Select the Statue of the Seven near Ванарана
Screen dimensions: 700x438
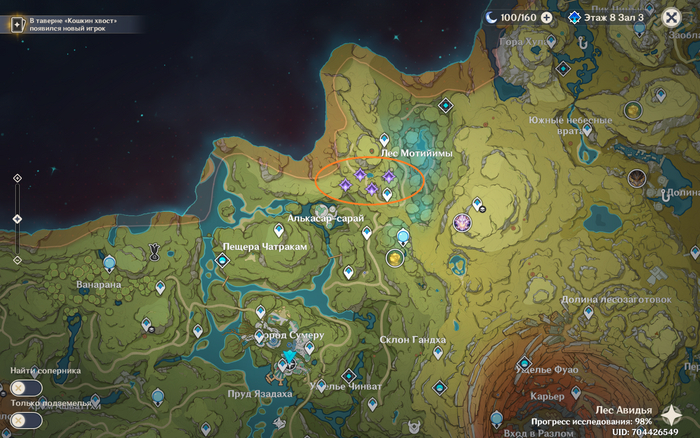point(109,263)
